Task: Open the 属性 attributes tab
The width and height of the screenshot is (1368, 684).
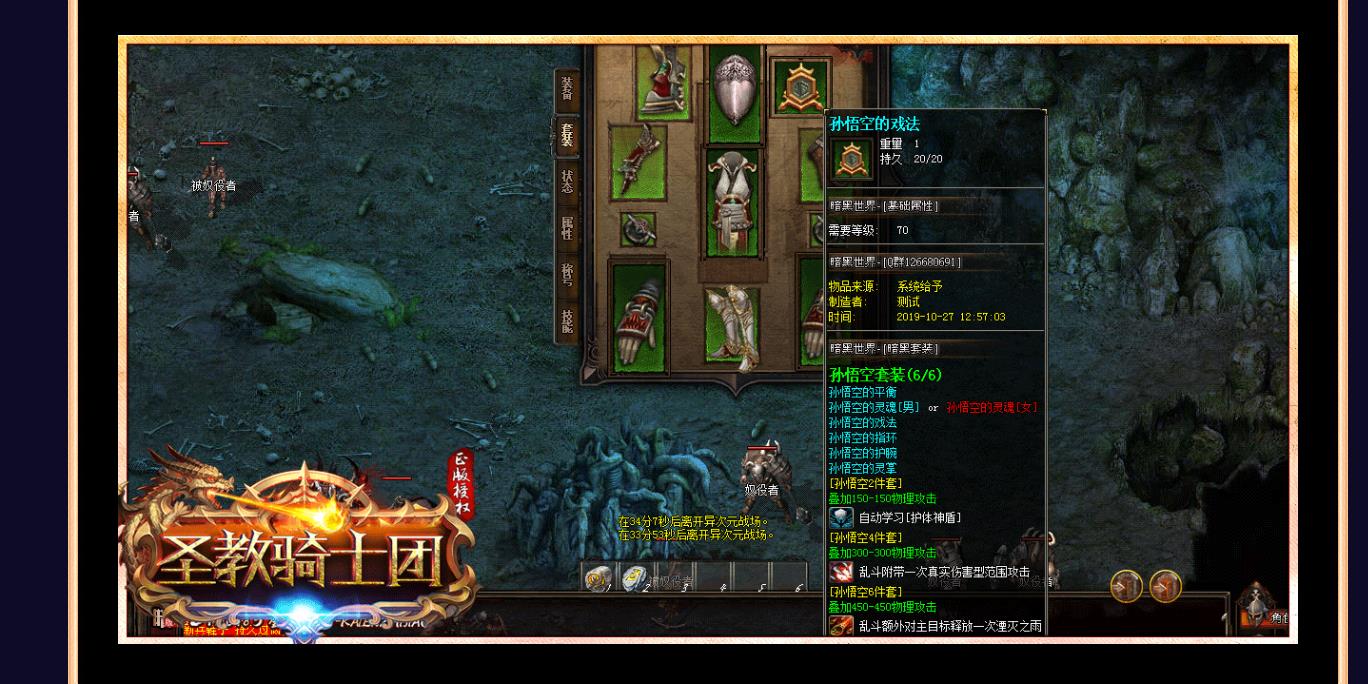Action: point(567,229)
